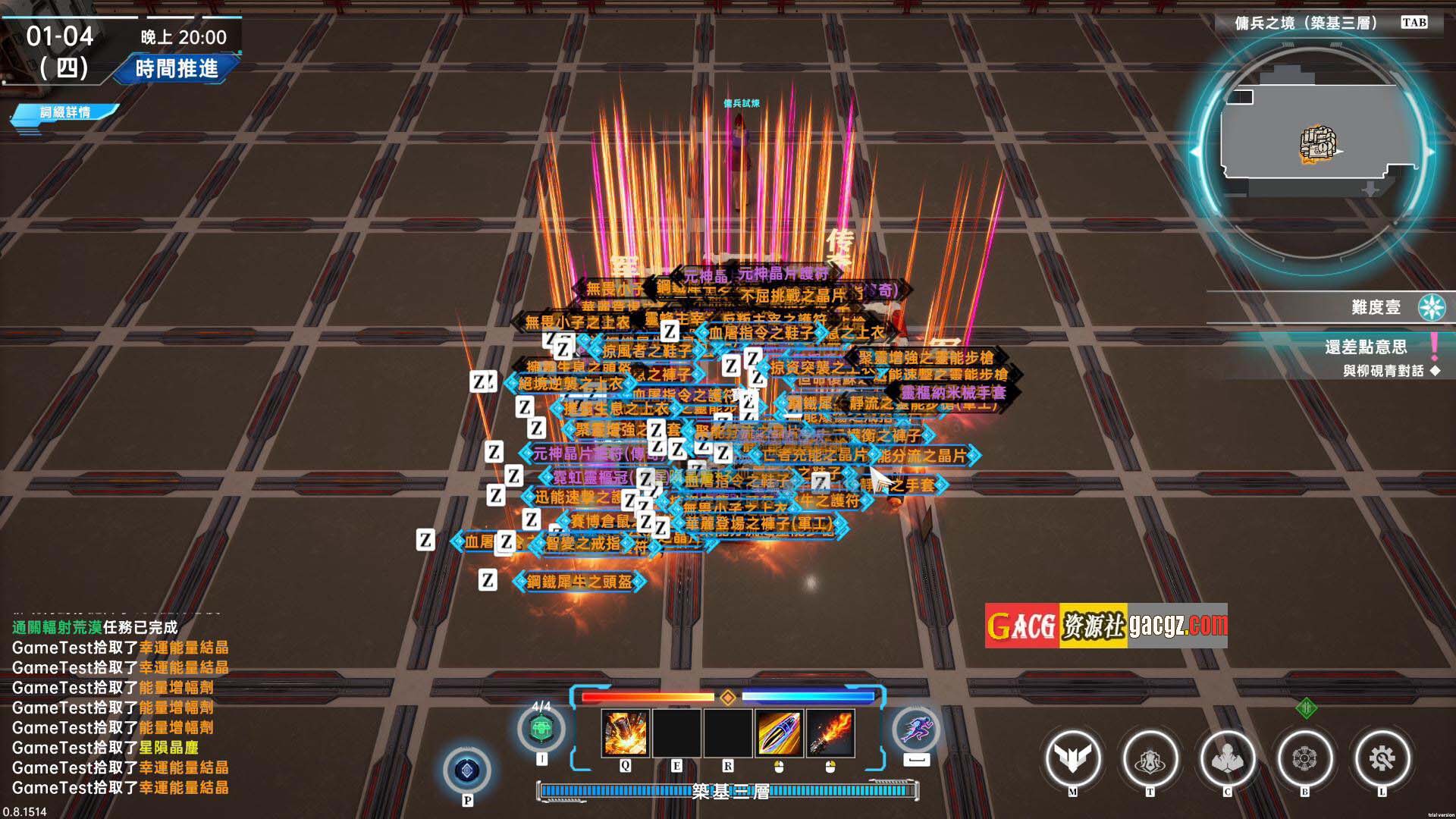Open the winged emblem menu button
The width and height of the screenshot is (1456, 819).
click(1072, 758)
